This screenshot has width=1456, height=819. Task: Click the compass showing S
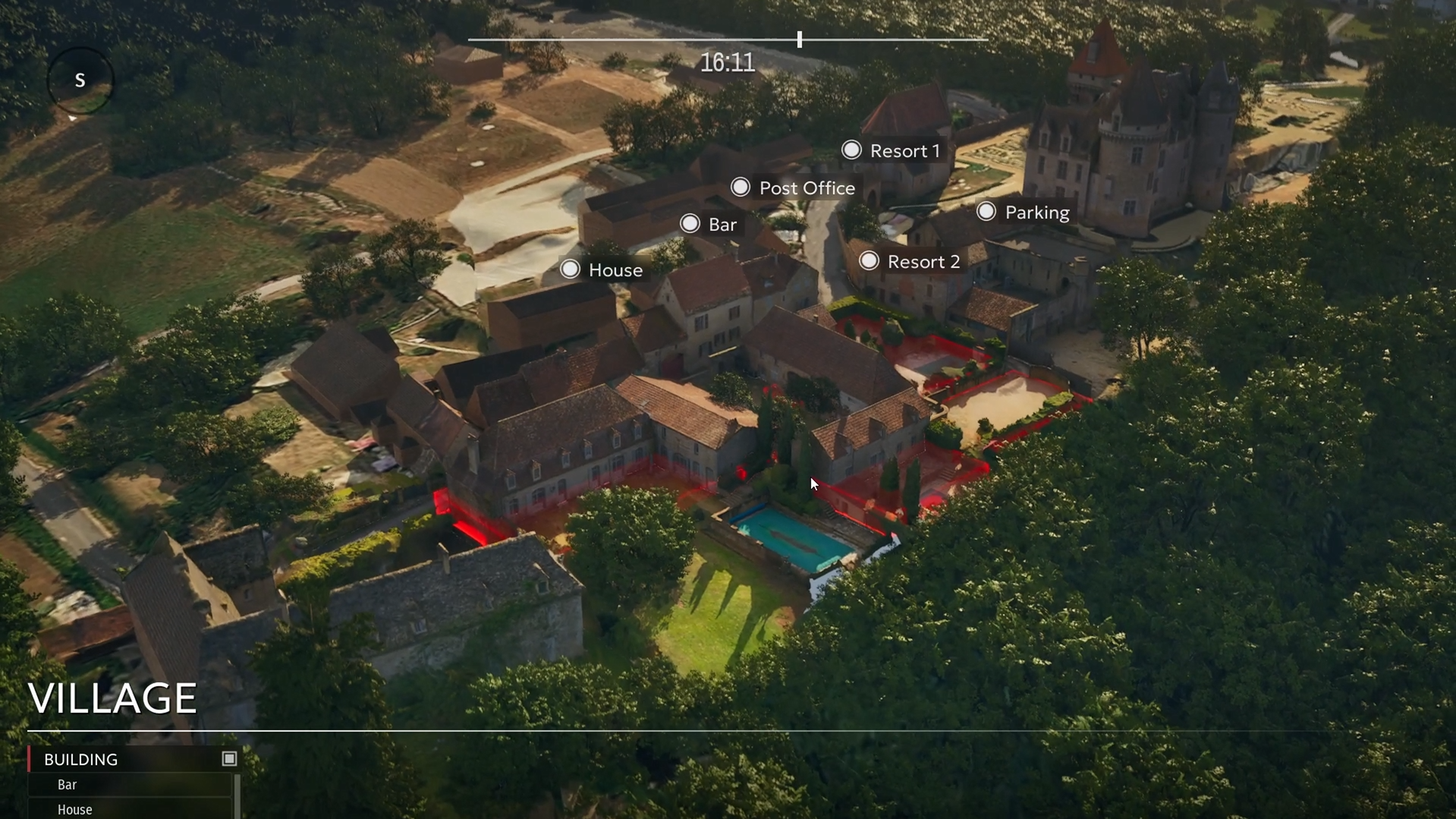tap(80, 80)
